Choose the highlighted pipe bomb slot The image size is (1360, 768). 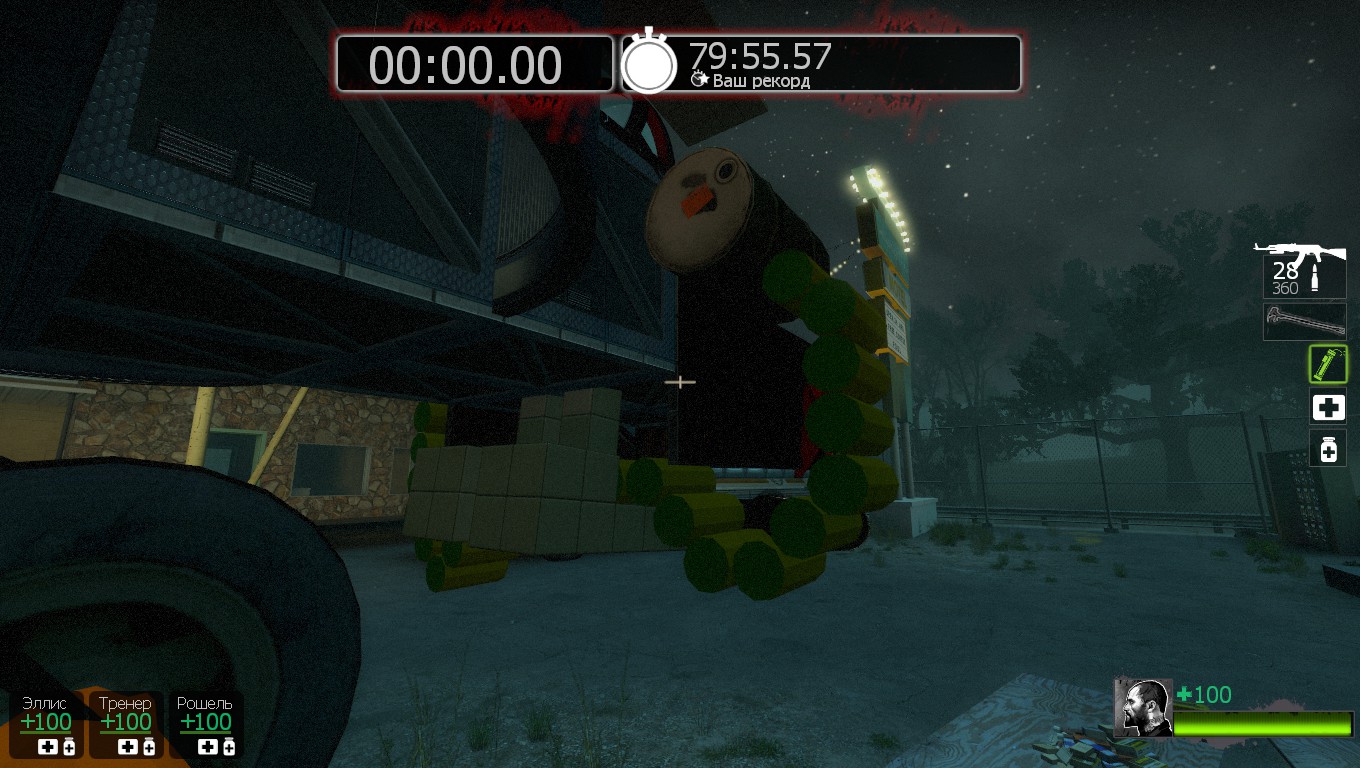tap(1328, 365)
